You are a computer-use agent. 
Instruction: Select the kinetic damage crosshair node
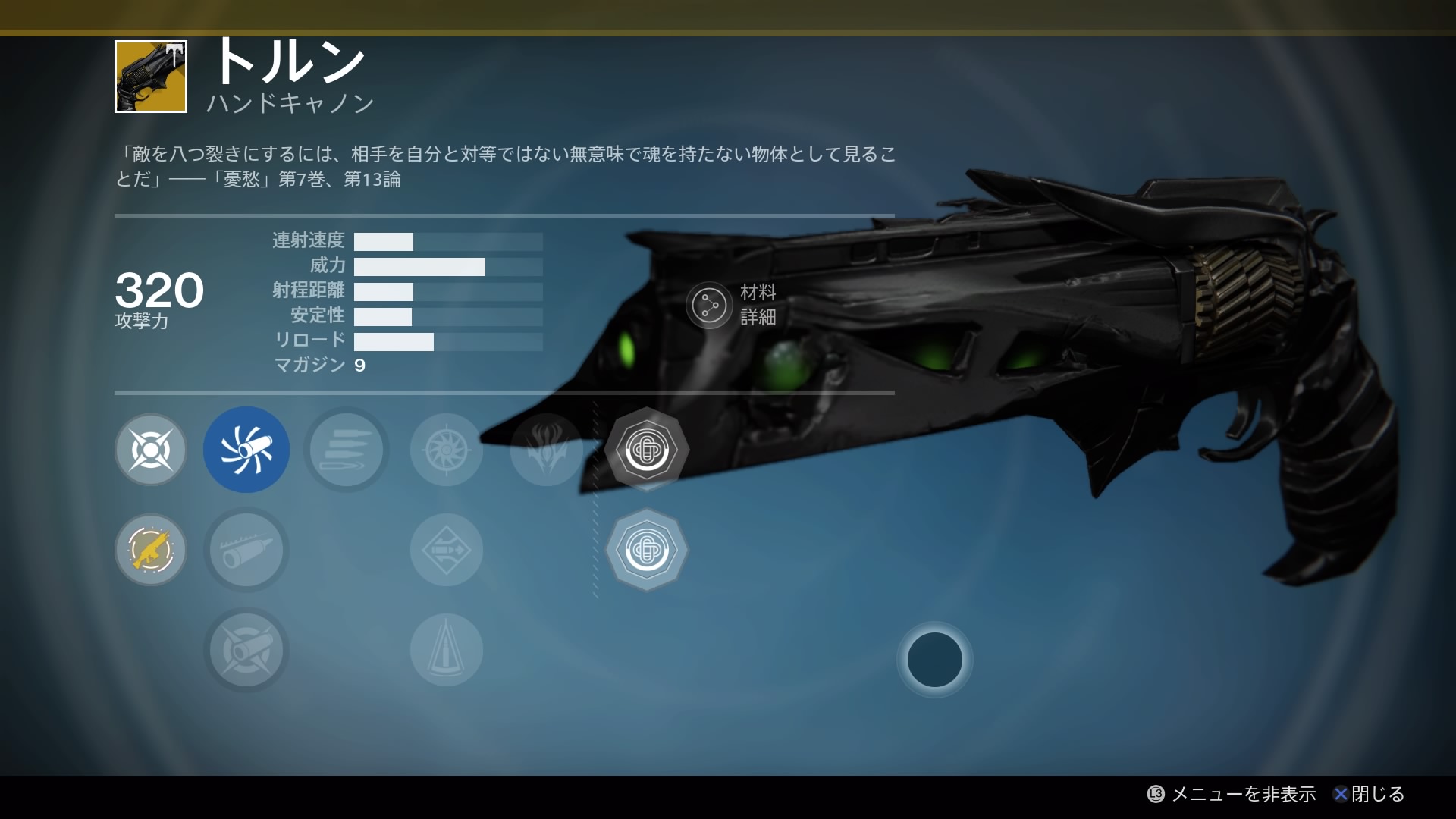coord(151,450)
